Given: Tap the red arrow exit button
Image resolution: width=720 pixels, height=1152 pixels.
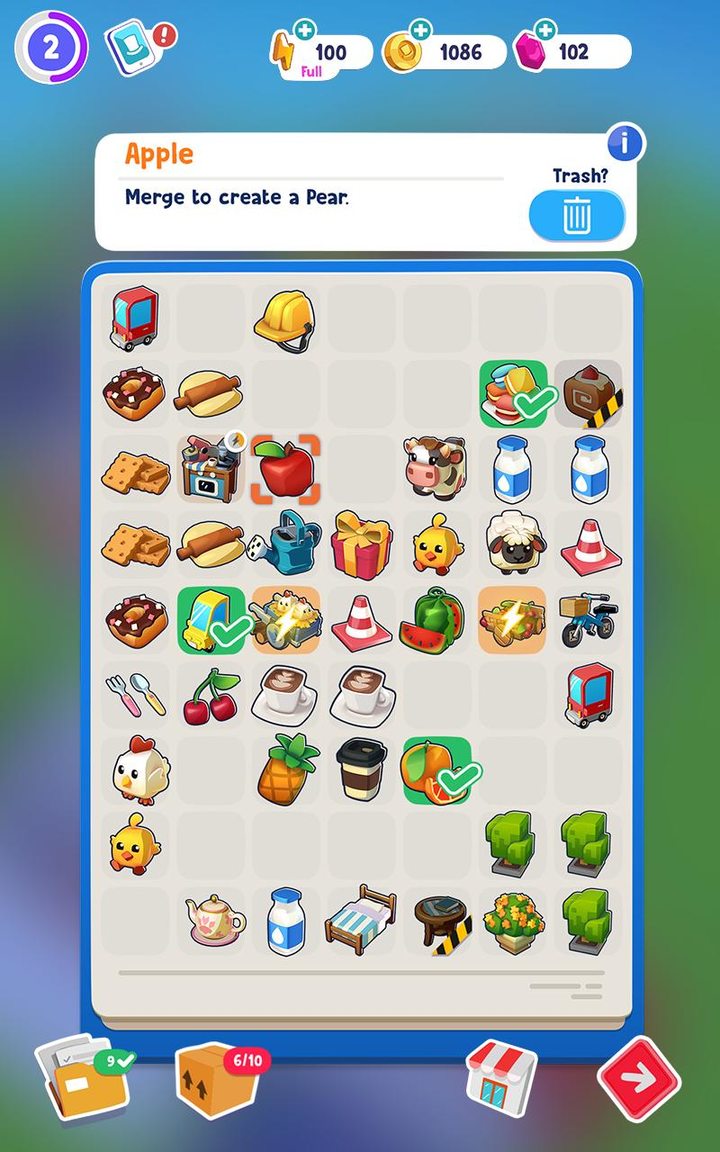Looking at the screenshot, I should coord(639,1079).
